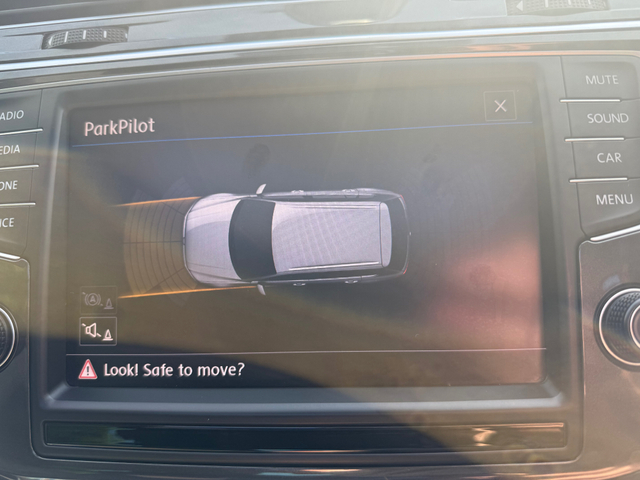640x480 pixels.
Task: Select the RADIO button
Action: (x=14, y=114)
